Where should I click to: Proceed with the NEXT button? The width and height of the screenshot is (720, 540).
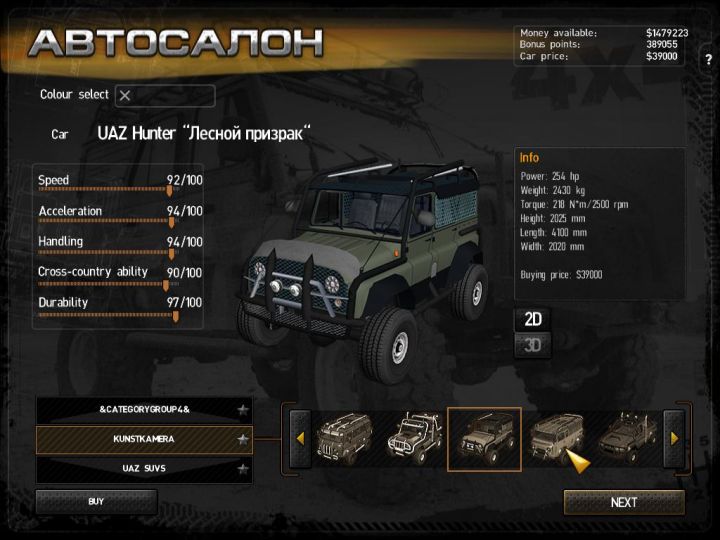[624, 502]
